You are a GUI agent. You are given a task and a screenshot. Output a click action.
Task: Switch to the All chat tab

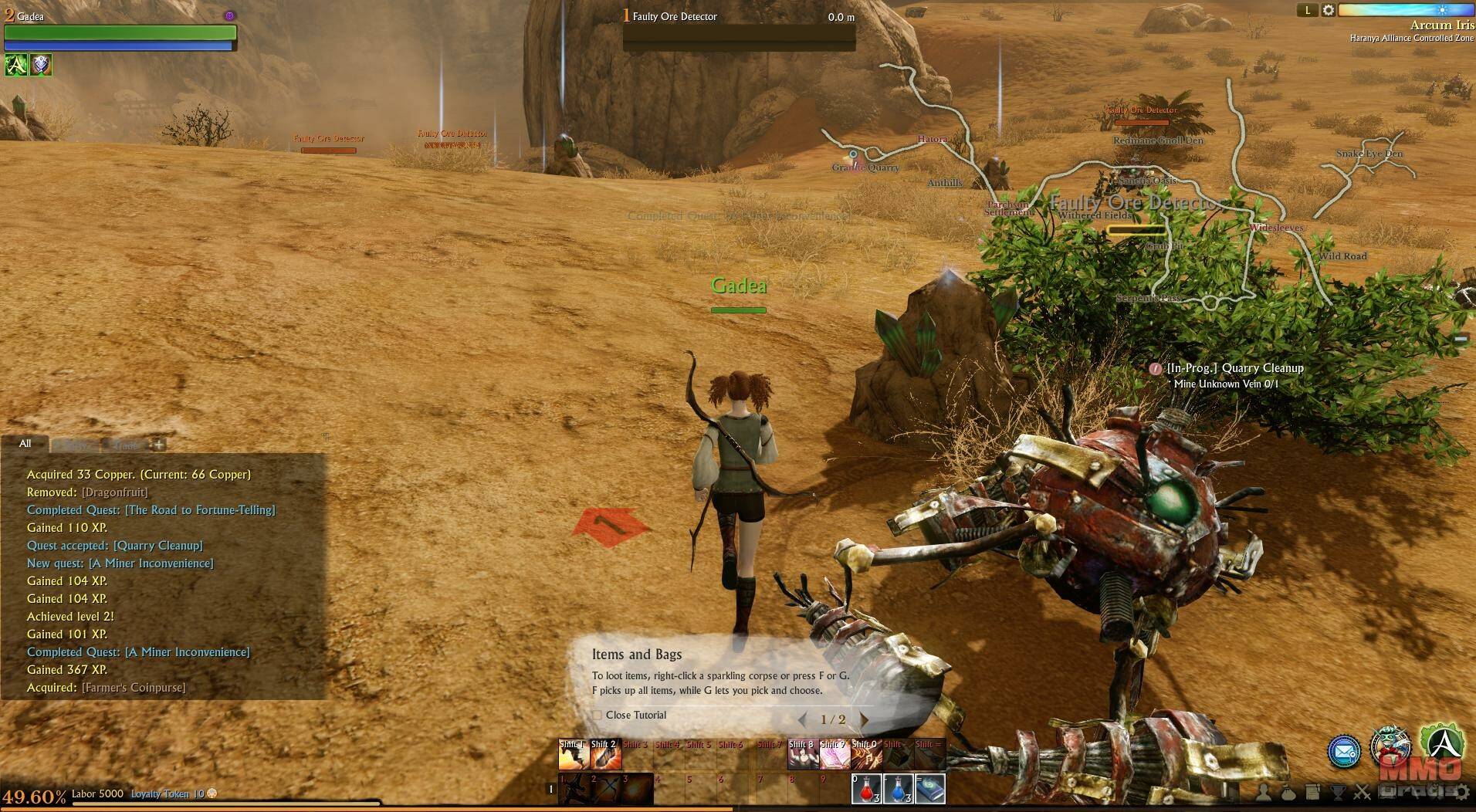(25, 444)
